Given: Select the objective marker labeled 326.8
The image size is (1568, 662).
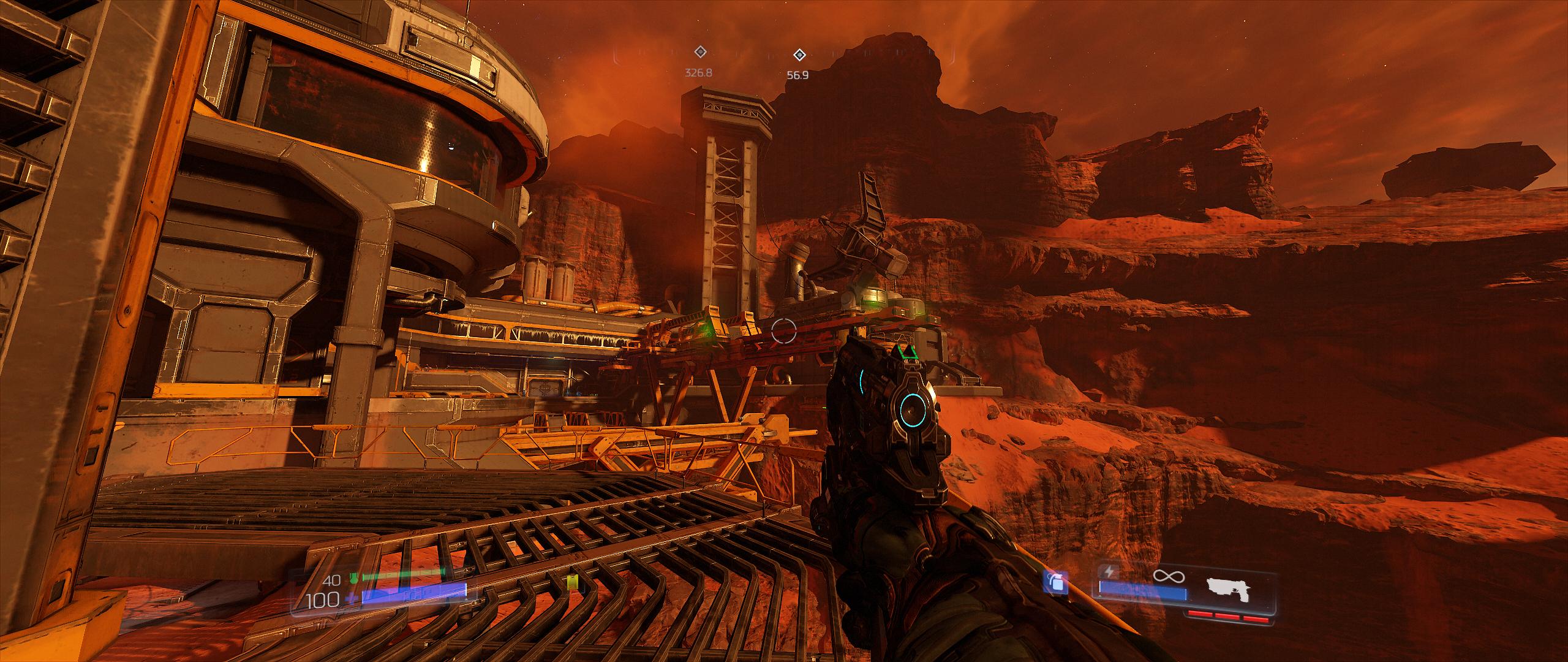Looking at the screenshot, I should click(699, 53).
